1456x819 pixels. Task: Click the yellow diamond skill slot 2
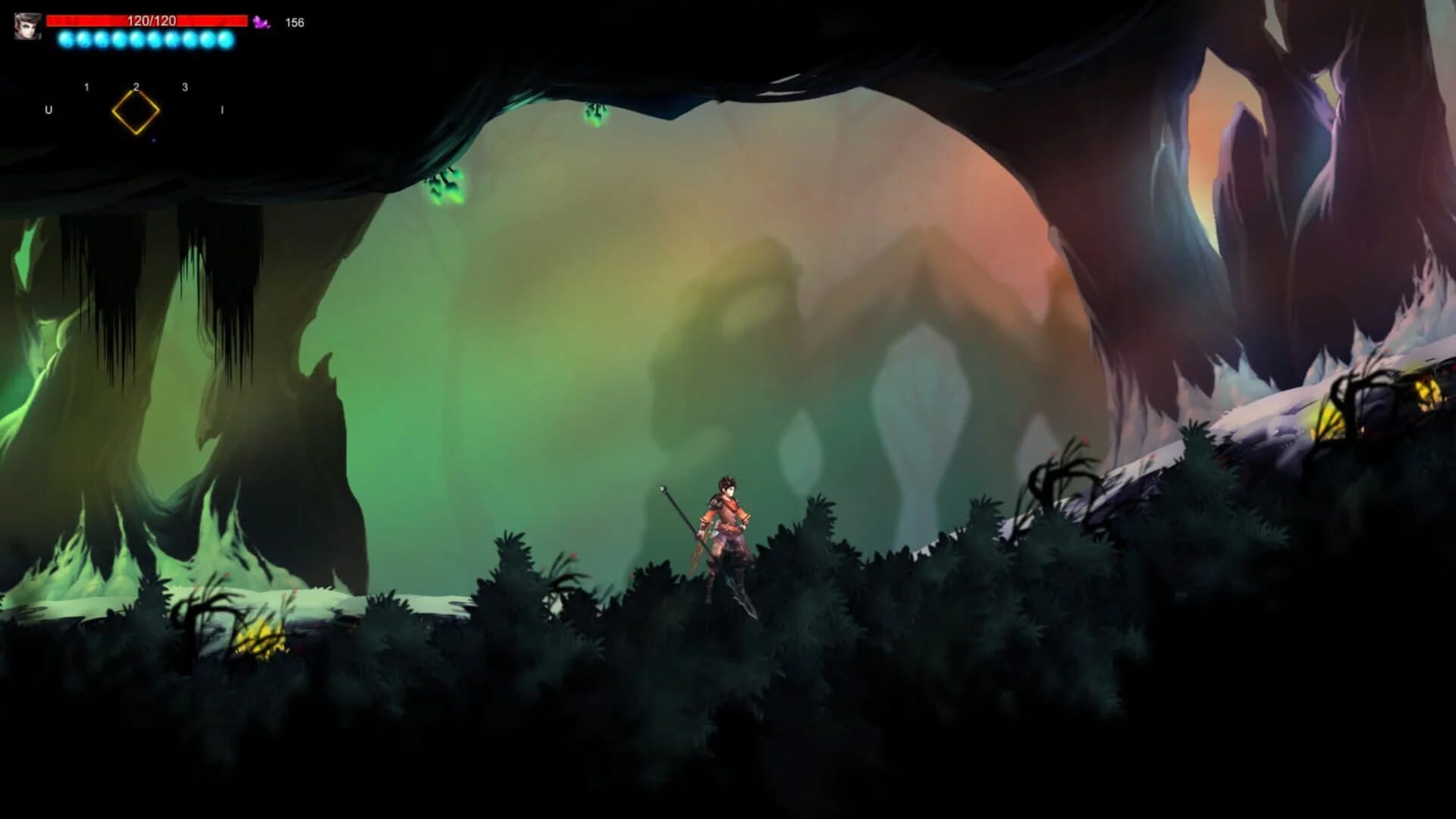click(136, 113)
